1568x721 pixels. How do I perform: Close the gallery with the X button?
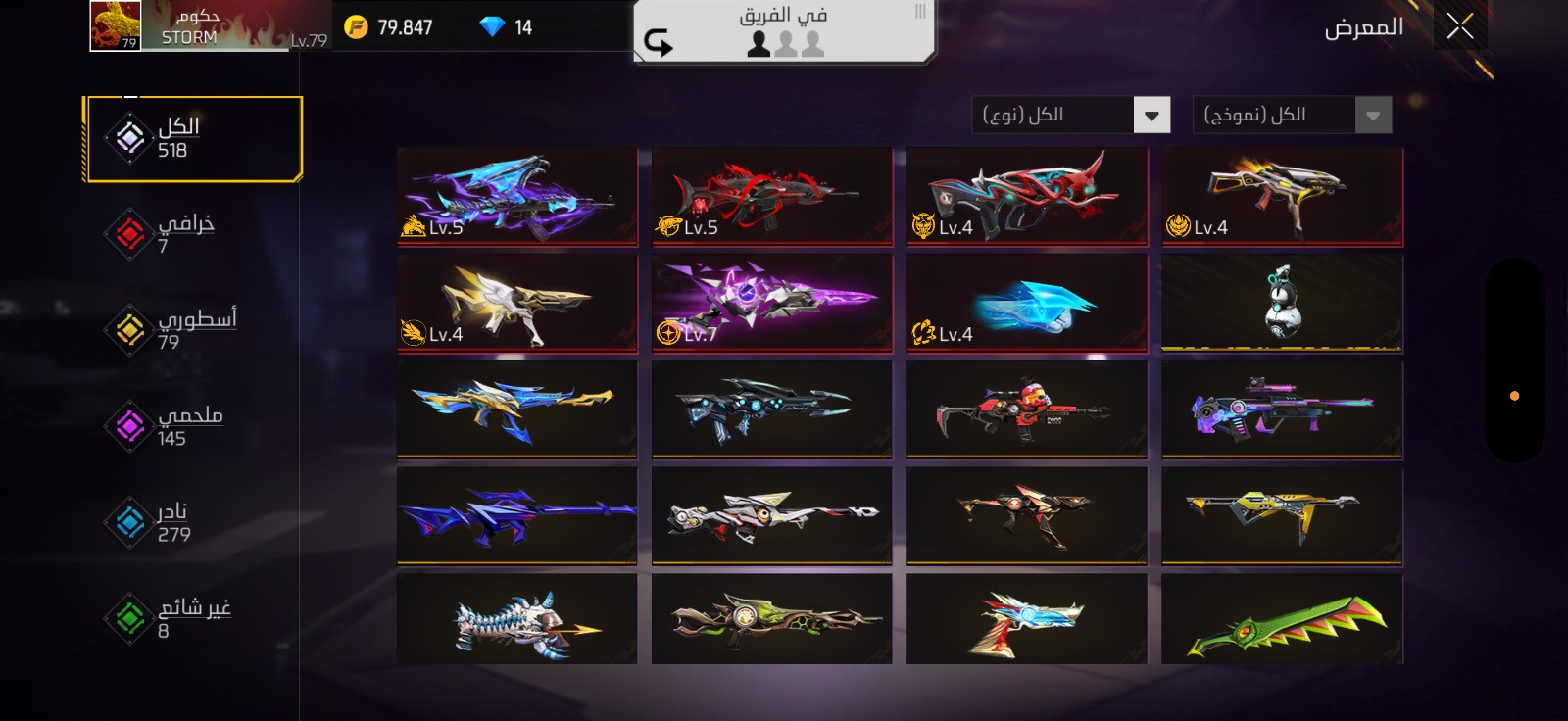[1459, 27]
